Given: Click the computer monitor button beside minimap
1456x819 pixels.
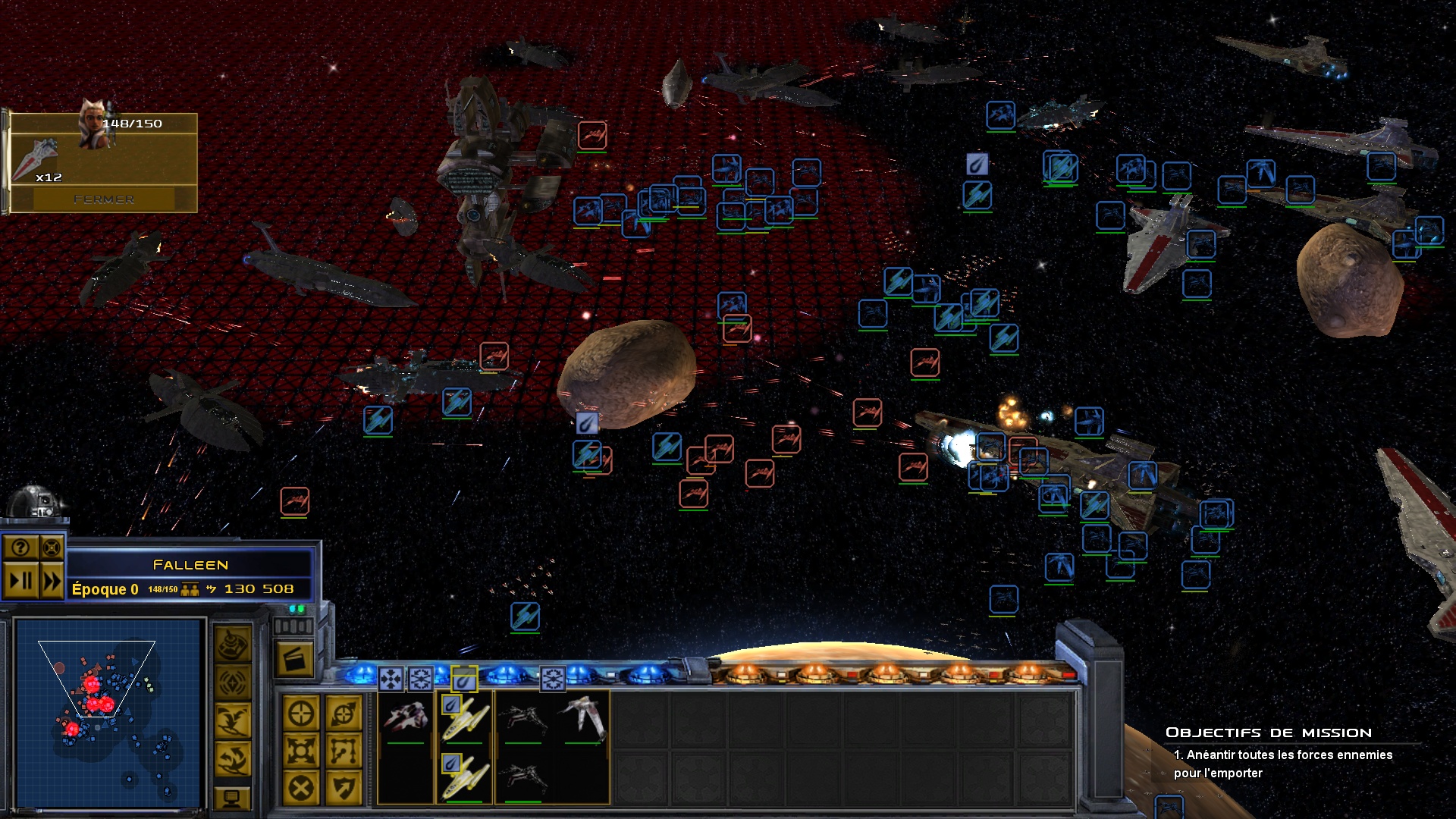Looking at the screenshot, I should 233,797.
